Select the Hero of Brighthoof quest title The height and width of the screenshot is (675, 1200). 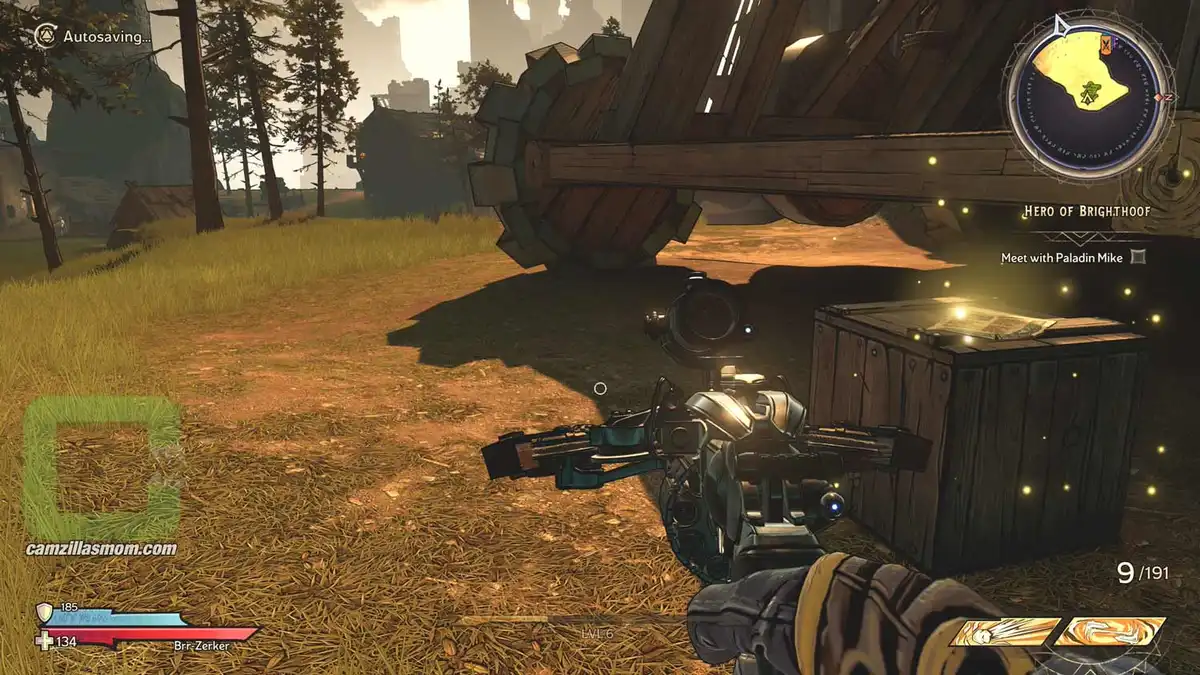[1084, 212]
